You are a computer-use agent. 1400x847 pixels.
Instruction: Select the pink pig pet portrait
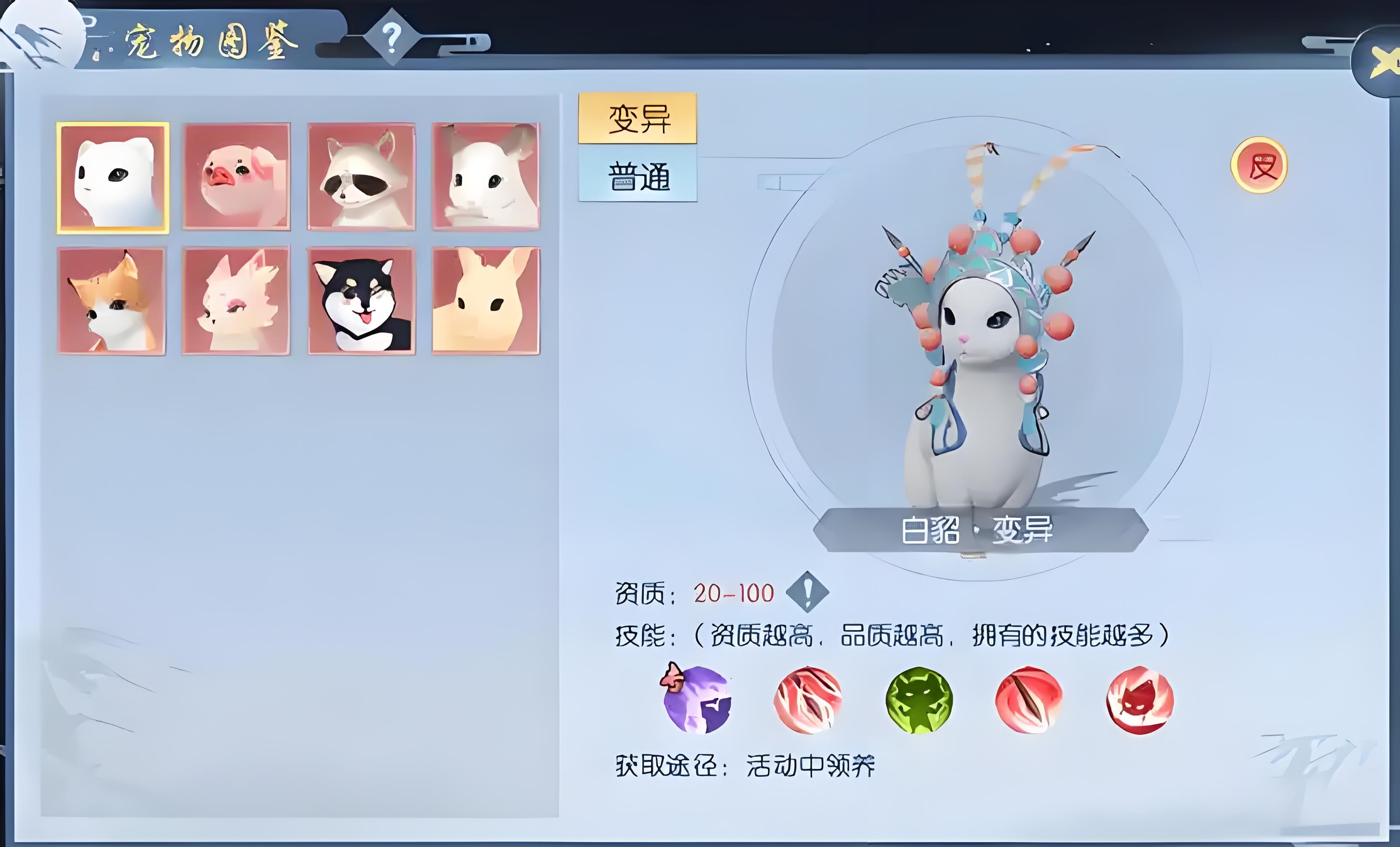(x=237, y=177)
